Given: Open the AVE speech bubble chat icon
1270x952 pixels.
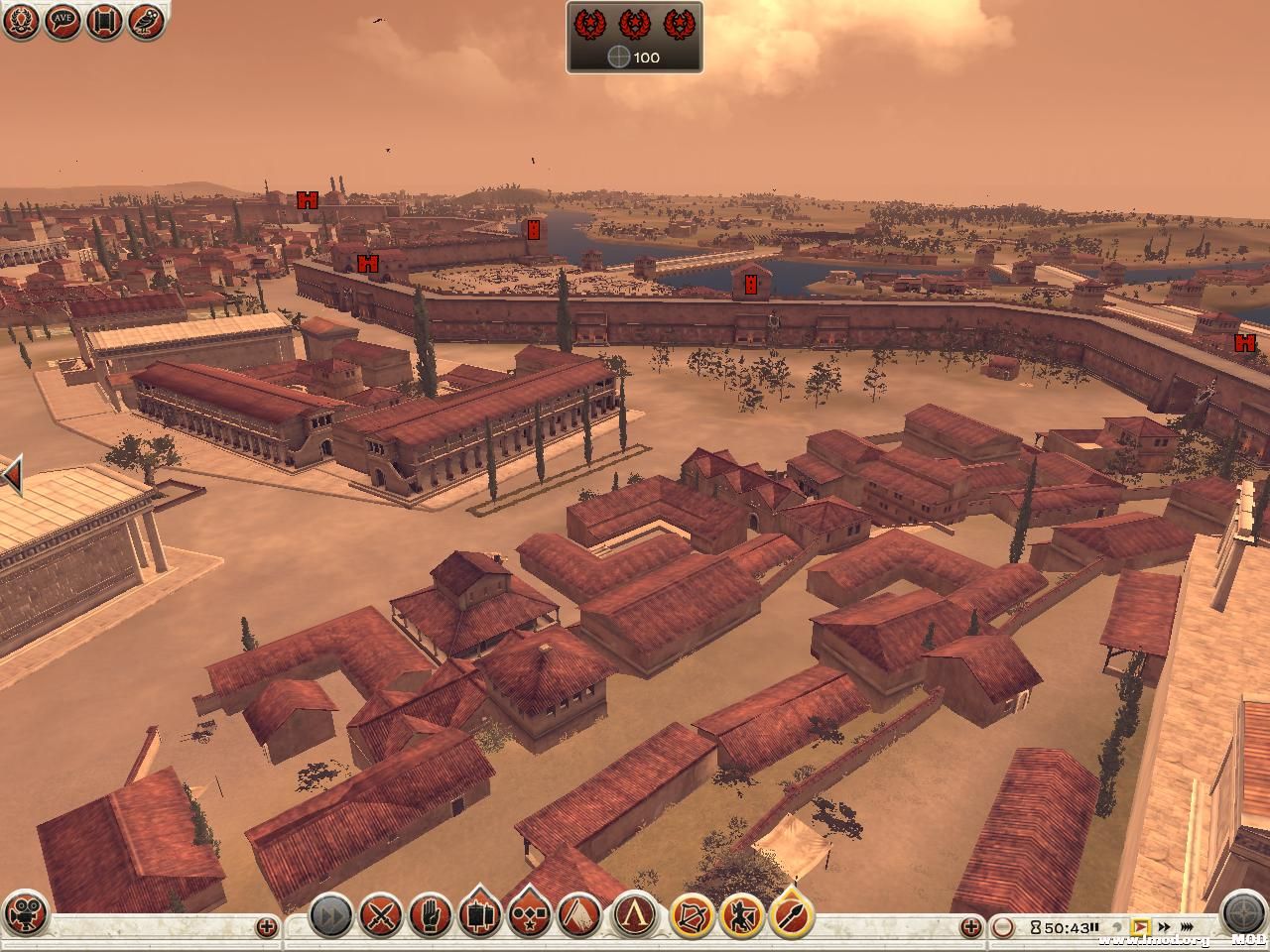Looking at the screenshot, I should click(63, 21).
